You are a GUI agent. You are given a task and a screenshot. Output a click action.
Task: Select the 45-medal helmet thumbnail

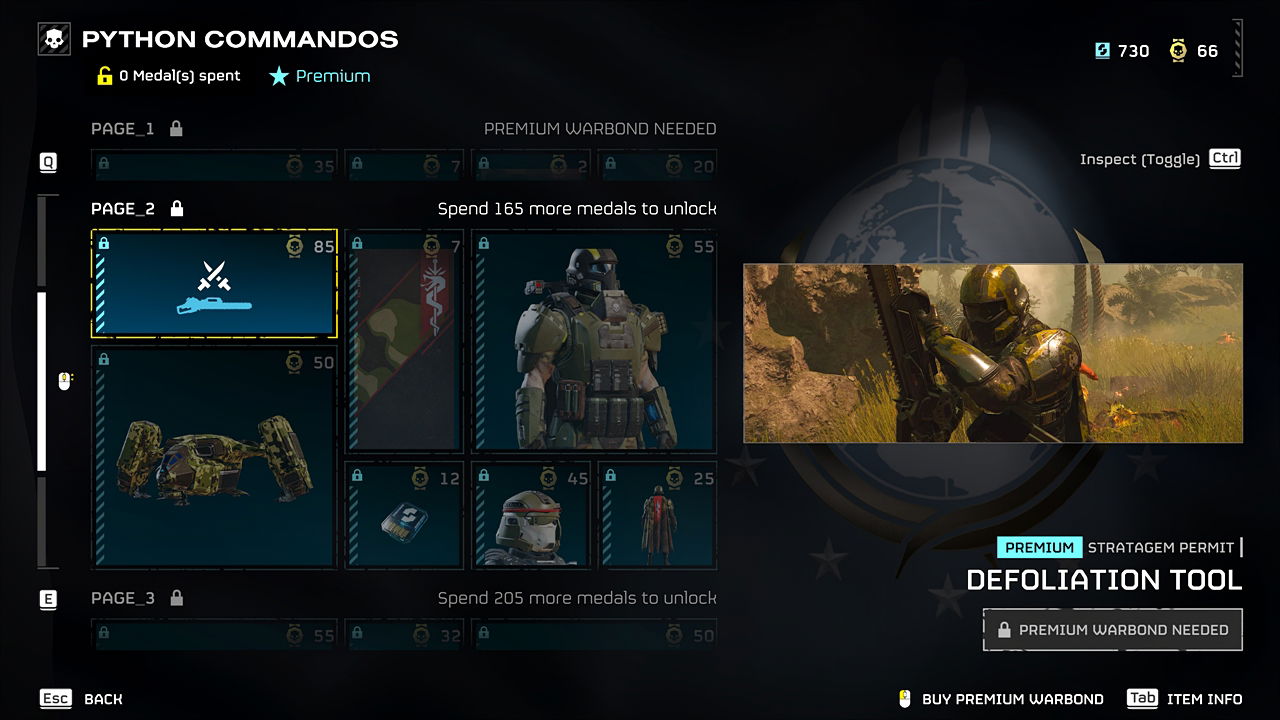coord(531,515)
